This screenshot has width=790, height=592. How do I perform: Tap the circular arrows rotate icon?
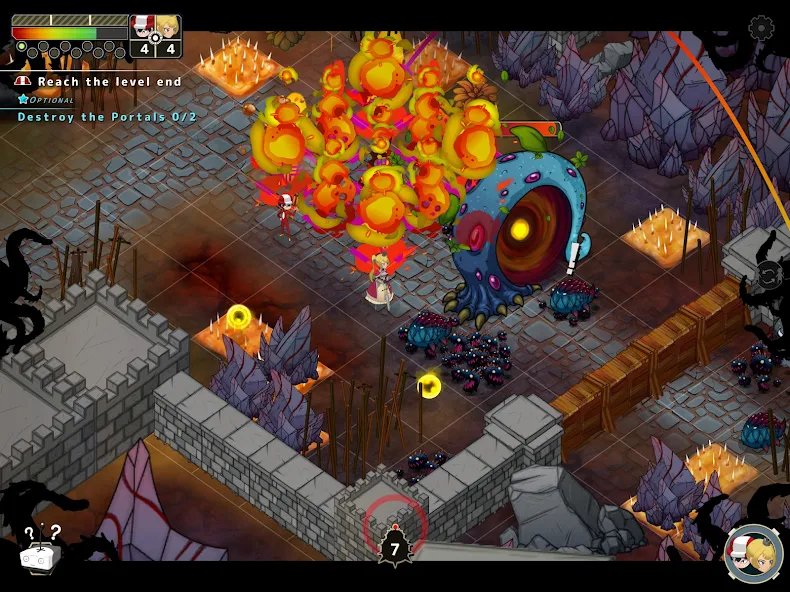click(768, 274)
